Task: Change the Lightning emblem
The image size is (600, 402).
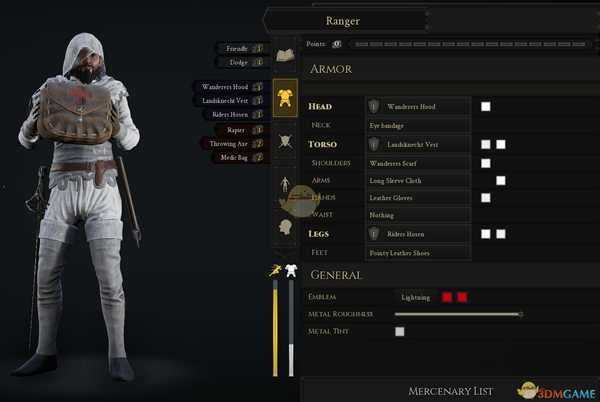Action: coord(415,297)
